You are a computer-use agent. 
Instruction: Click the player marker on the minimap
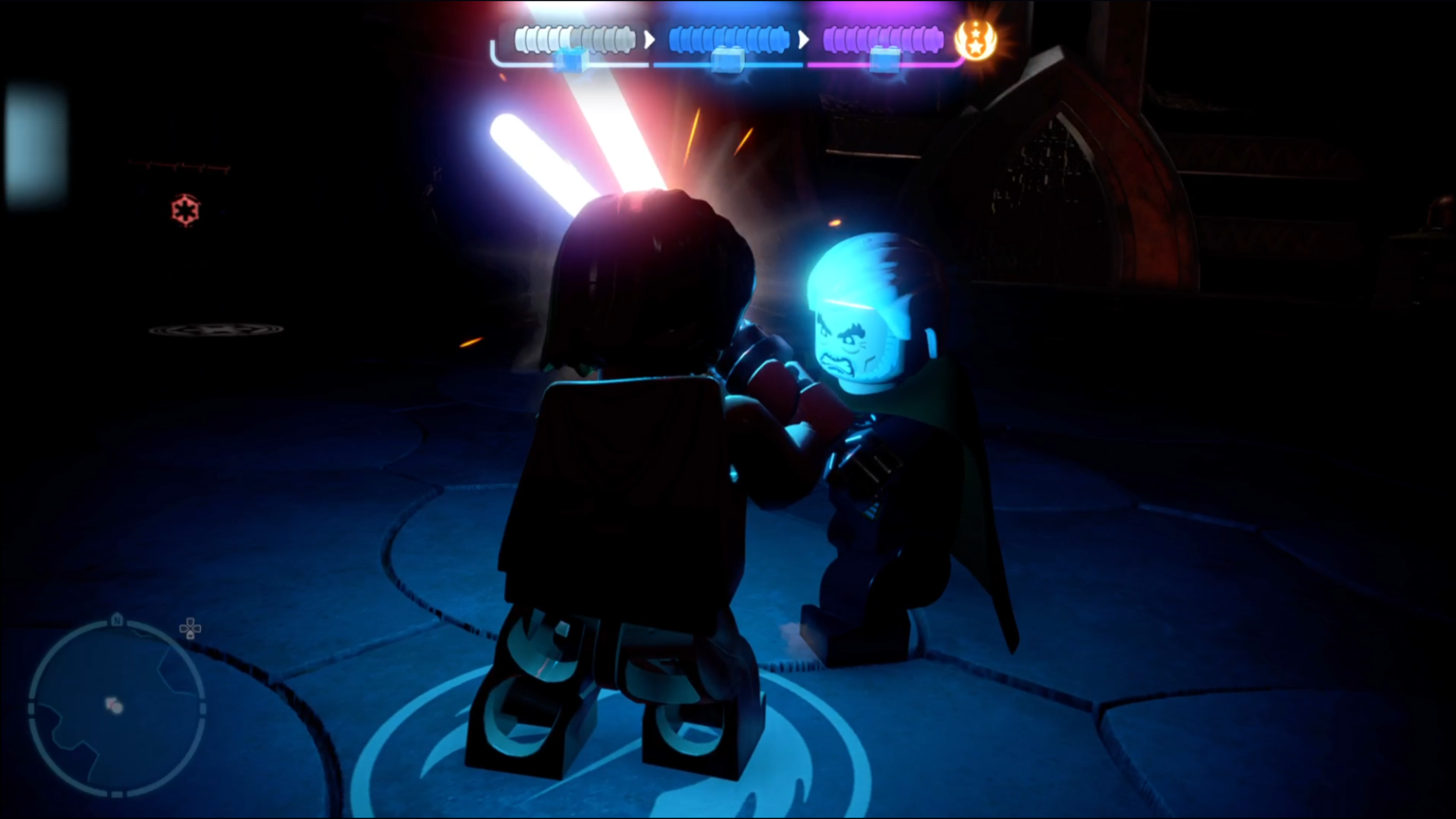click(x=115, y=706)
